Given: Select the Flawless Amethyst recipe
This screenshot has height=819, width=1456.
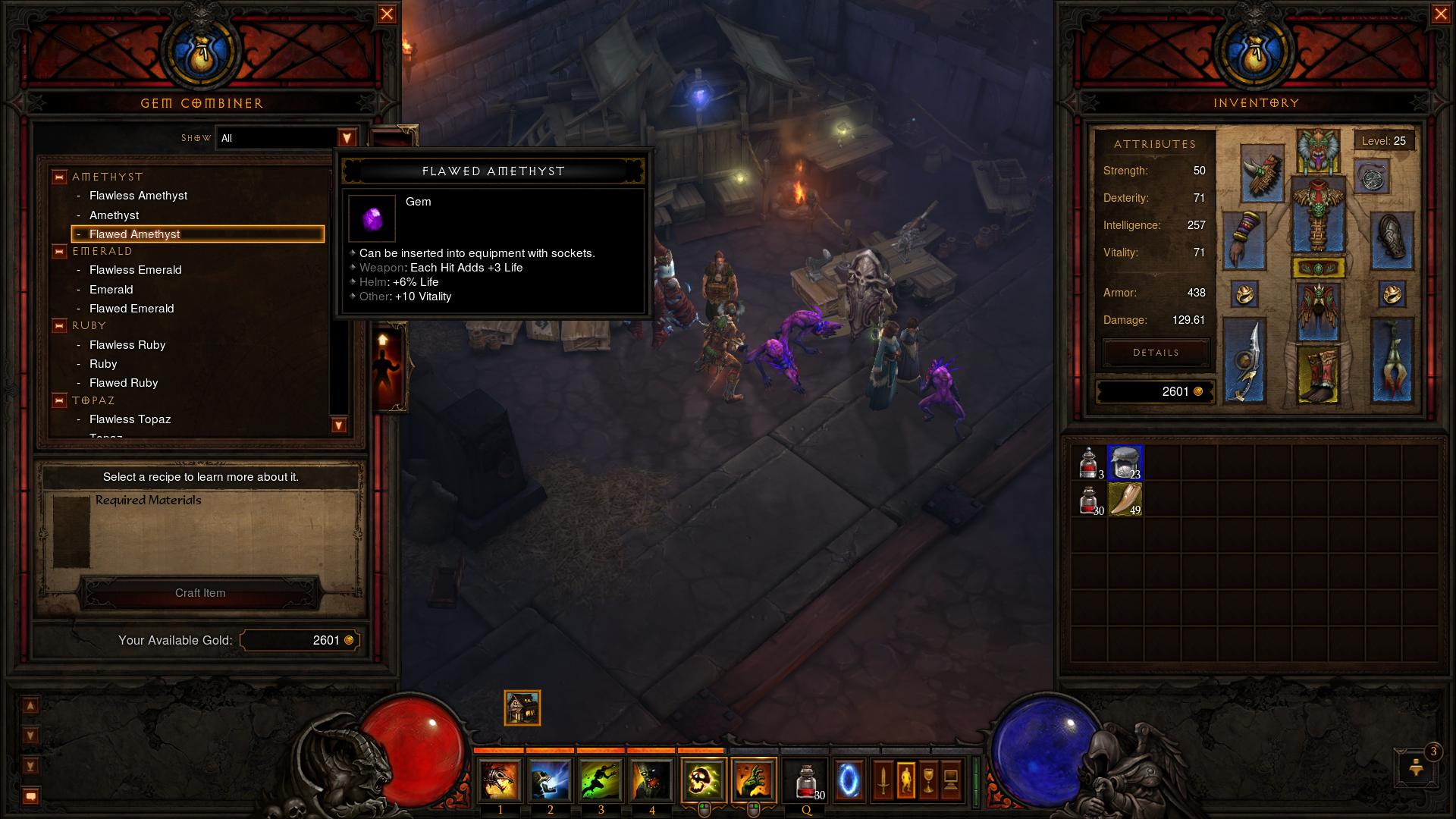Looking at the screenshot, I should (138, 196).
